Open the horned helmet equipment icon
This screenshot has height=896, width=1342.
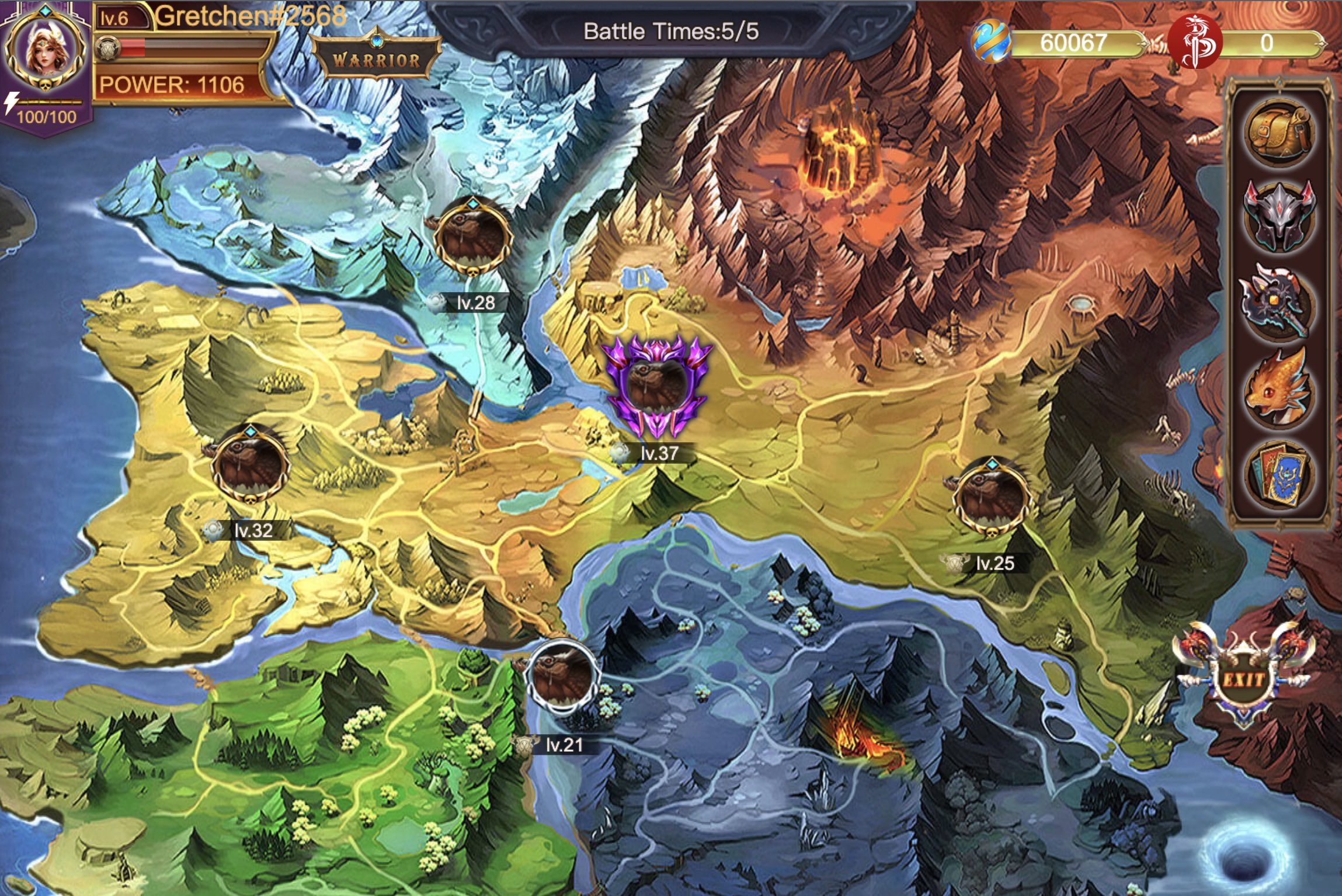click(x=1279, y=217)
